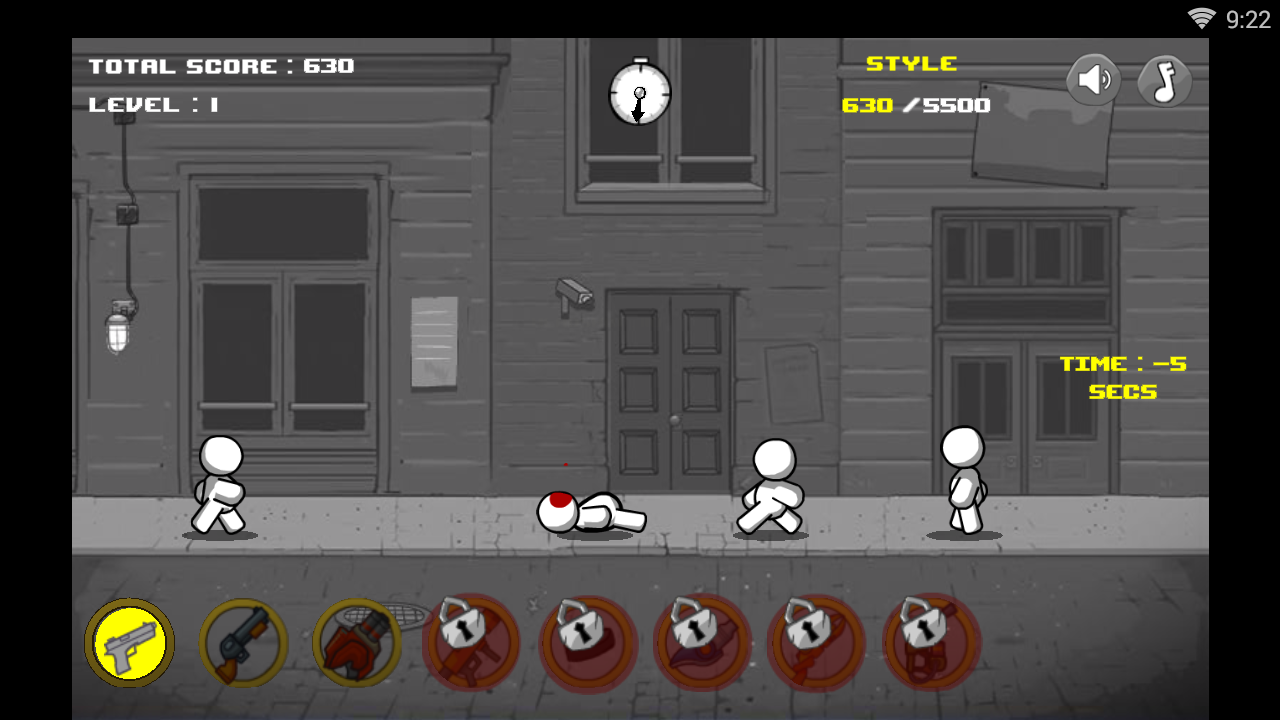Select the pistol weapon icon
Screen dimensions: 1280x720
pos(129,642)
